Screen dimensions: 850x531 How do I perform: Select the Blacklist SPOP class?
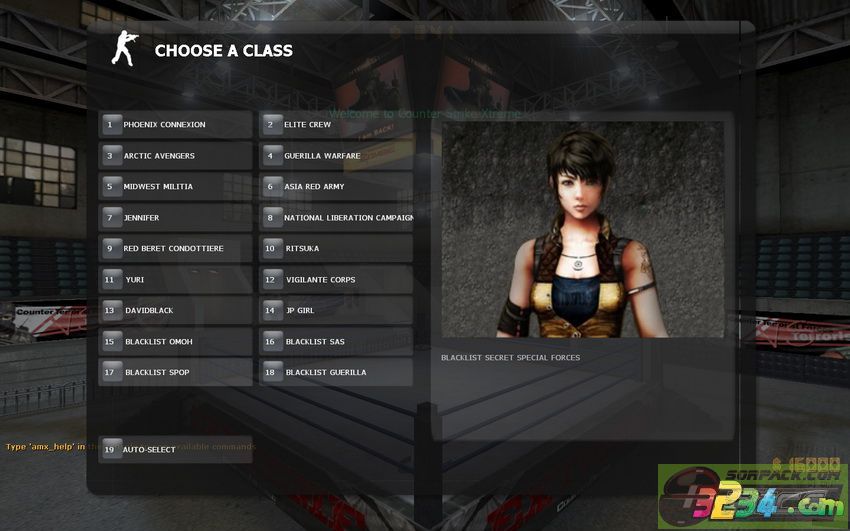point(175,373)
